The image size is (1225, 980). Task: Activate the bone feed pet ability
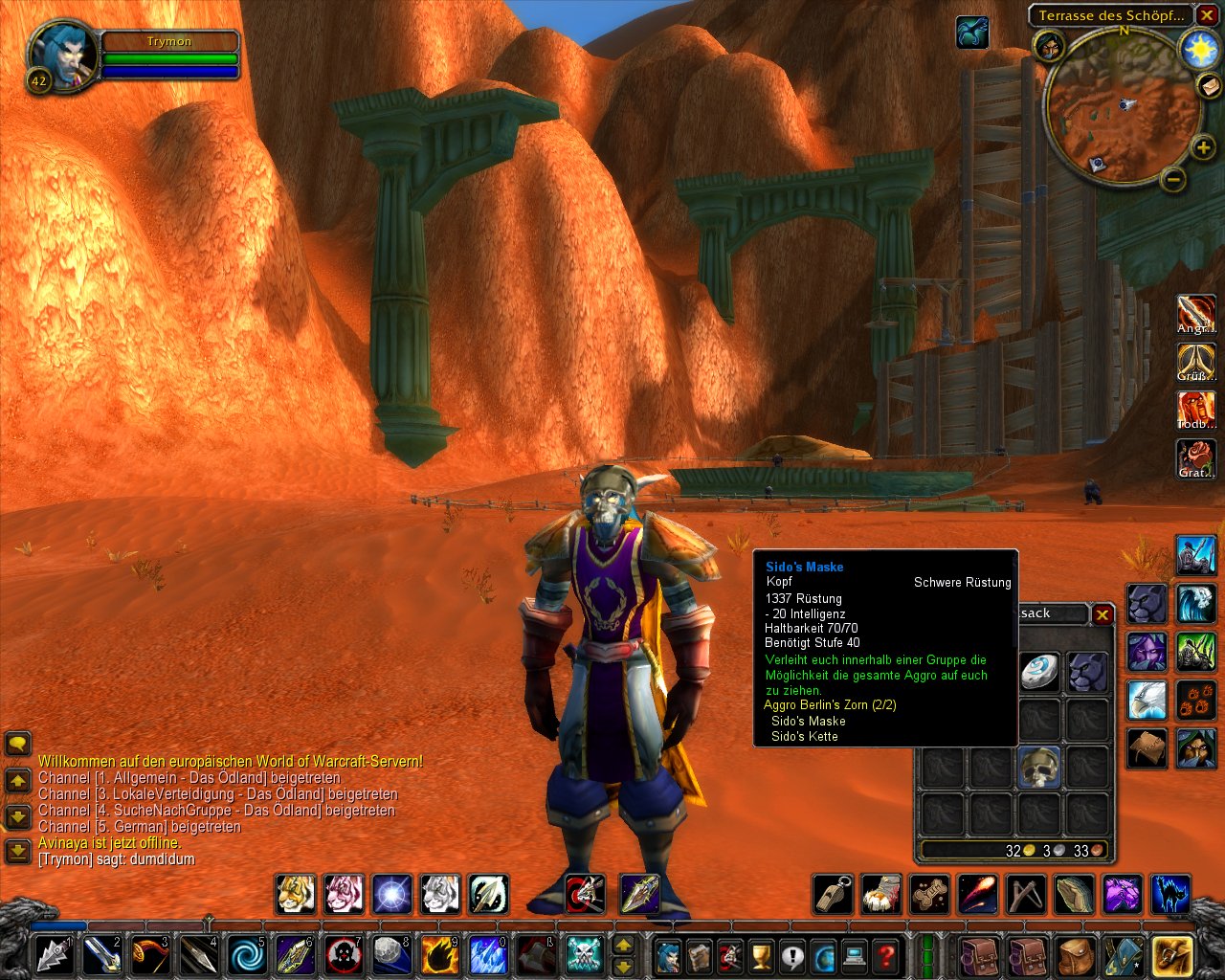928,895
